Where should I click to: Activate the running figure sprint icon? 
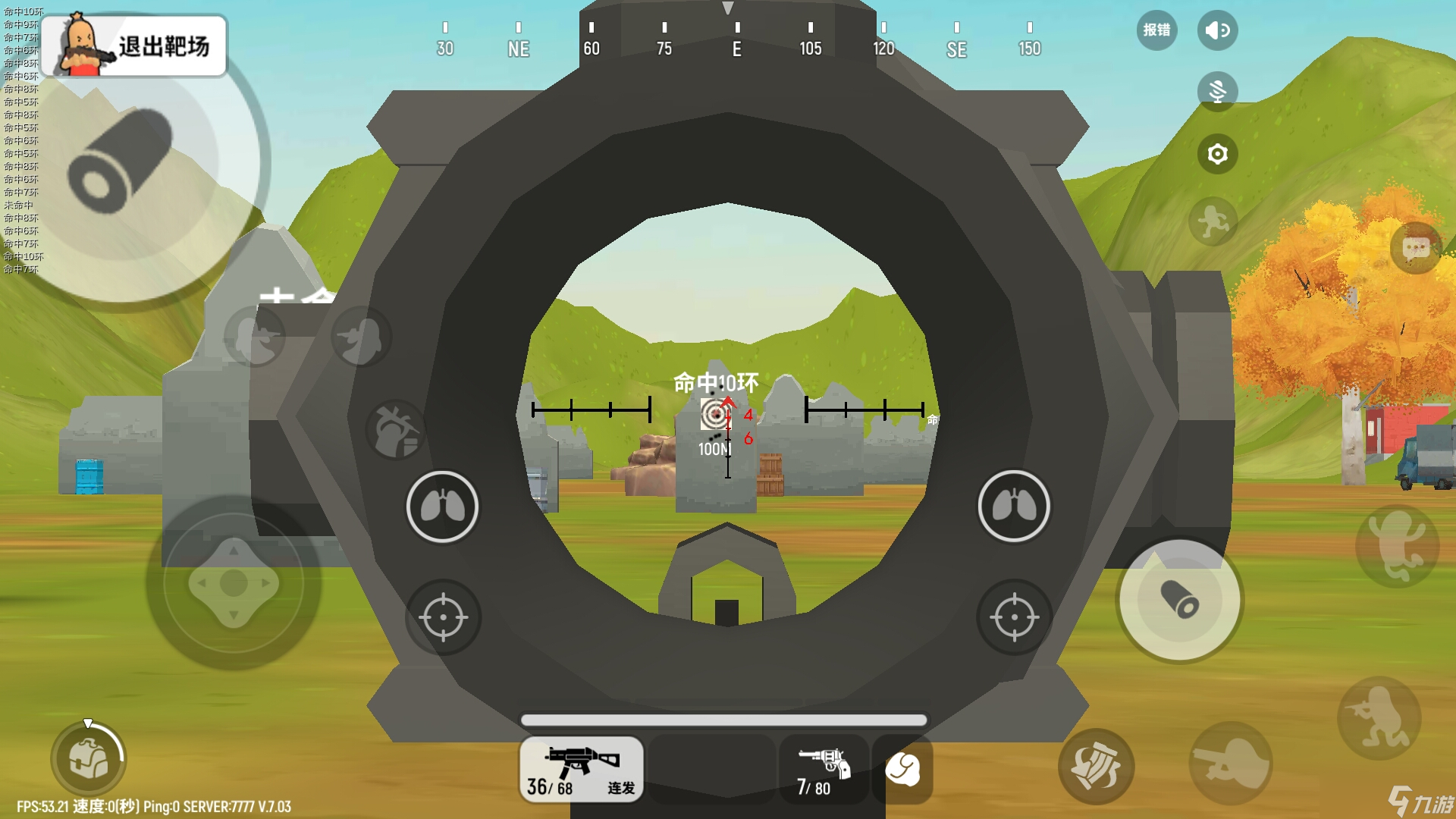click(1213, 221)
